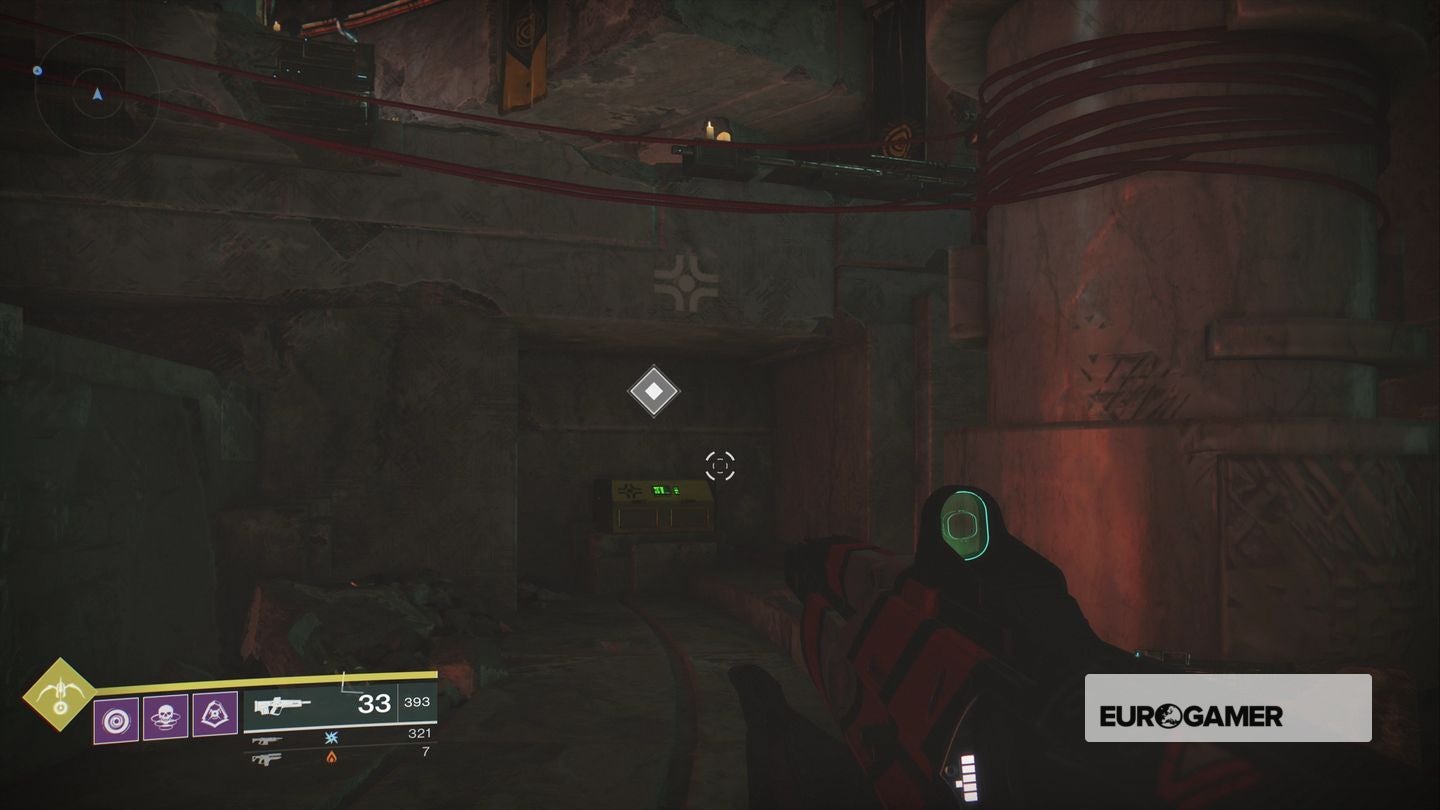1440x810 pixels.
Task: Select the equipped scout rifle icon
Action: [x=283, y=705]
